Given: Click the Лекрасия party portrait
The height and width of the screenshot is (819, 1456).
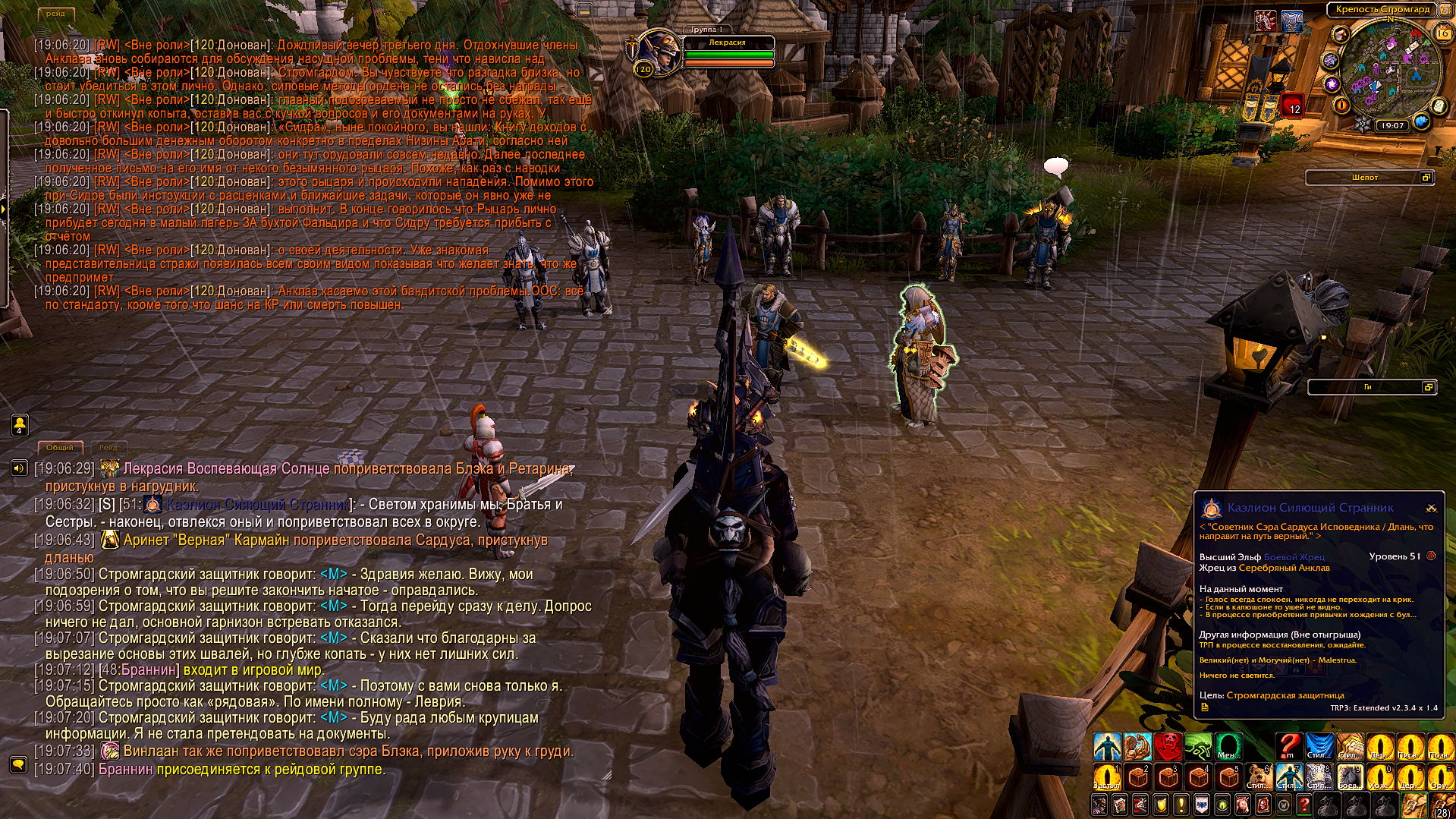Looking at the screenshot, I should 658,53.
